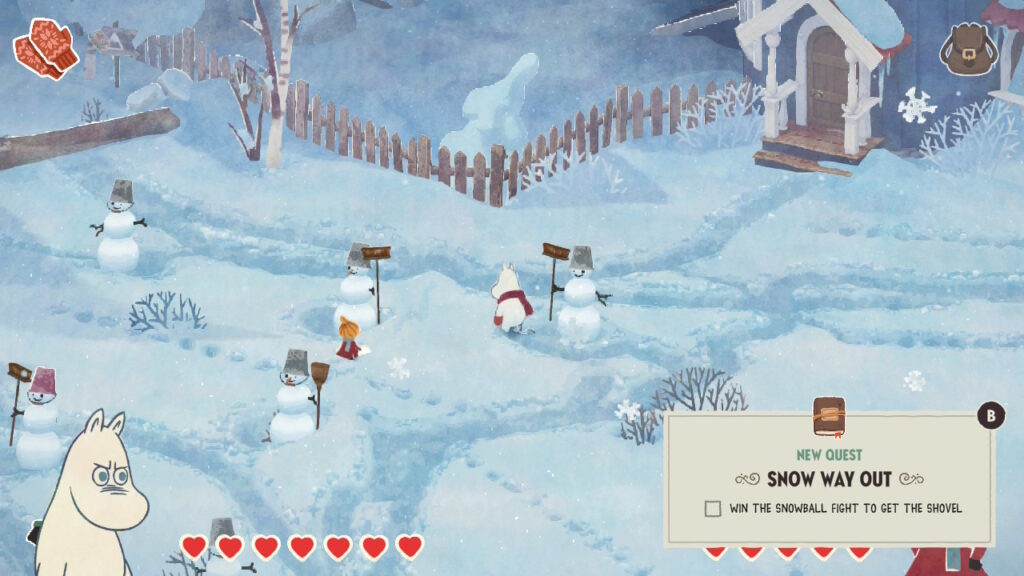Screen dimensions: 1024x576
Task: Open the quest journal book icon
Action: point(828,417)
